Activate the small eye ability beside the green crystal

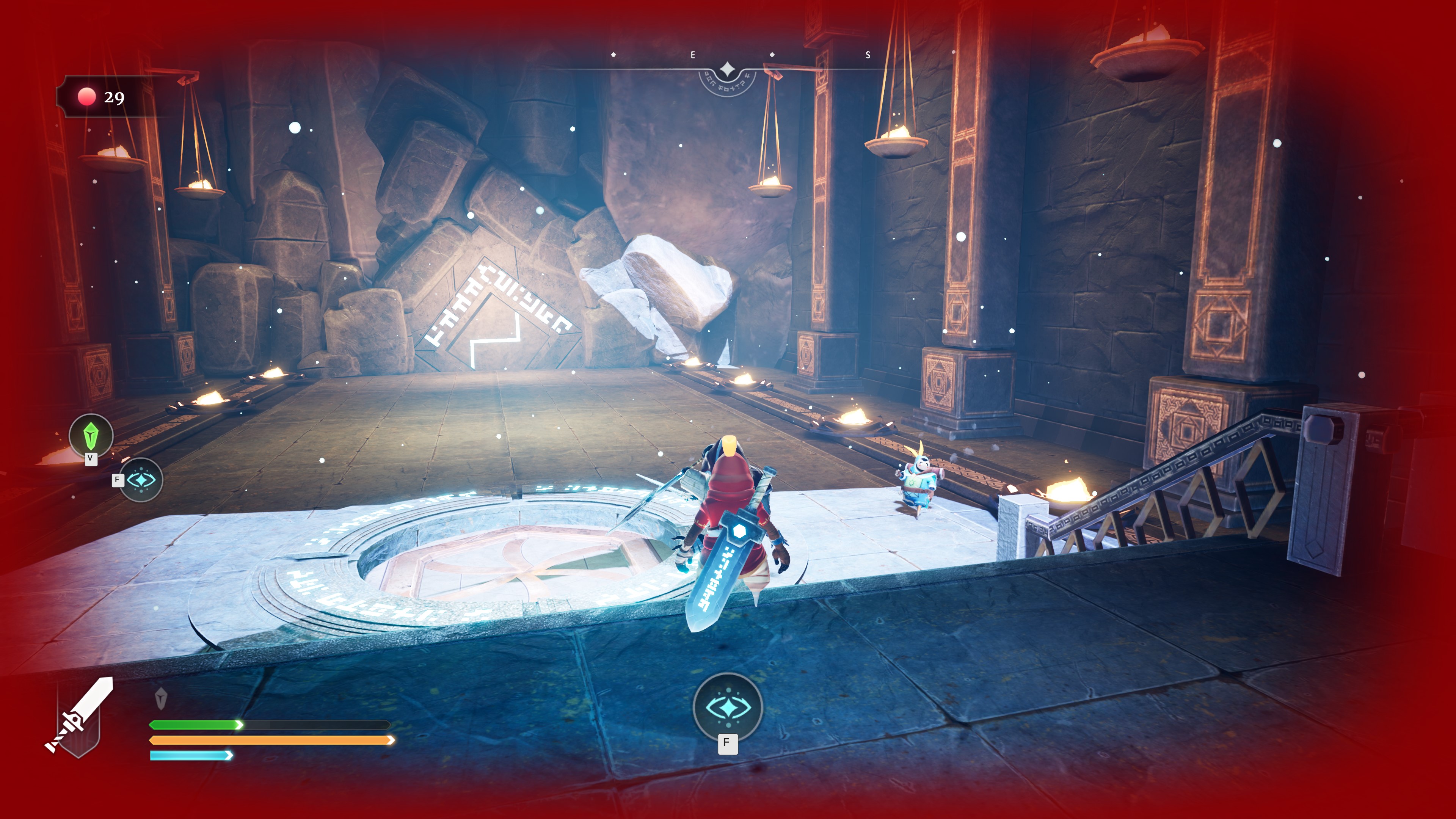coord(141,480)
